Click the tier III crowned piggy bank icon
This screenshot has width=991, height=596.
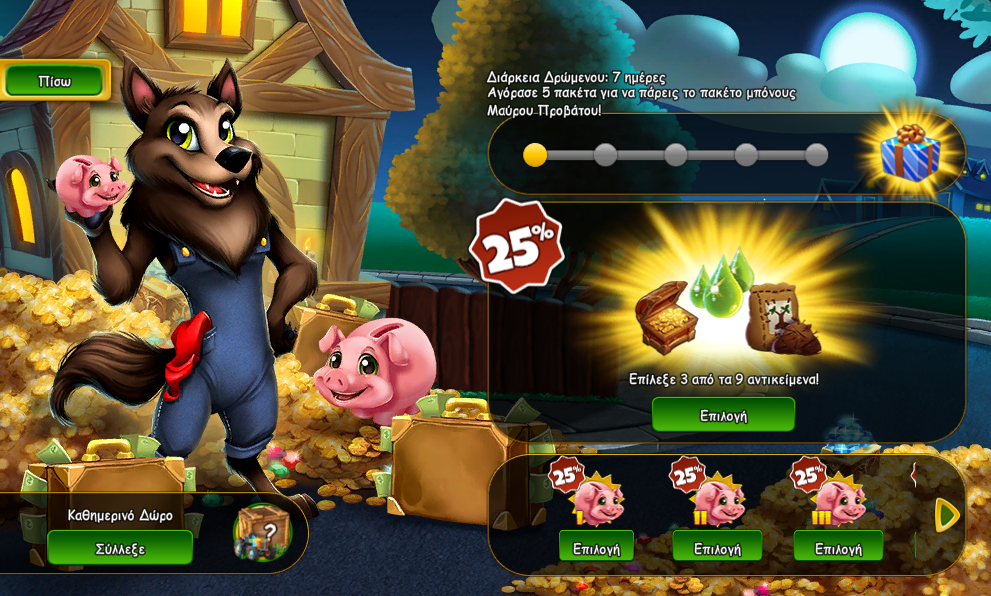click(x=840, y=499)
